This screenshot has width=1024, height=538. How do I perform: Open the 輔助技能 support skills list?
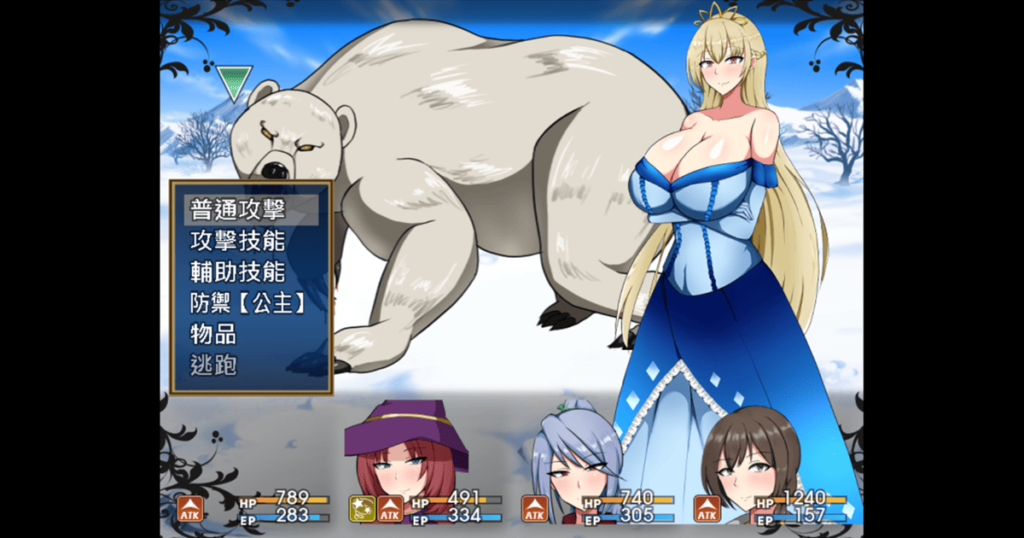(238, 272)
